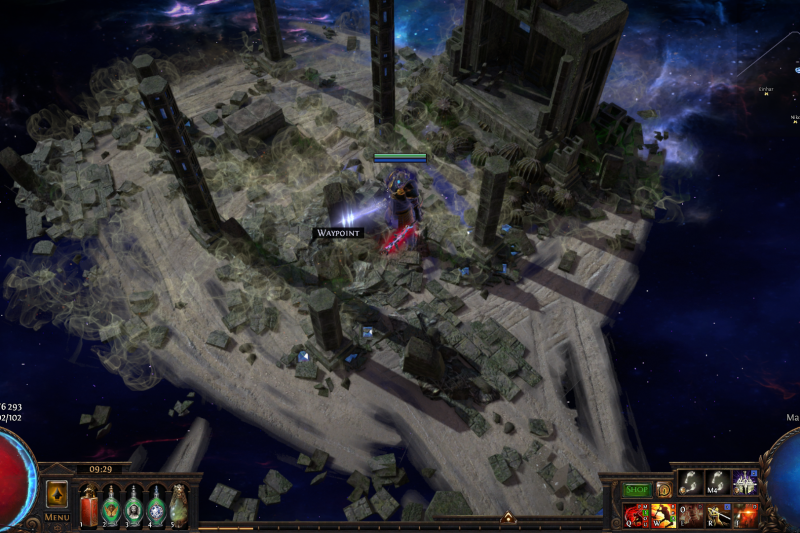Select the footprints move skill bound to M4
800x533 pixels.
(x=718, y=483)
